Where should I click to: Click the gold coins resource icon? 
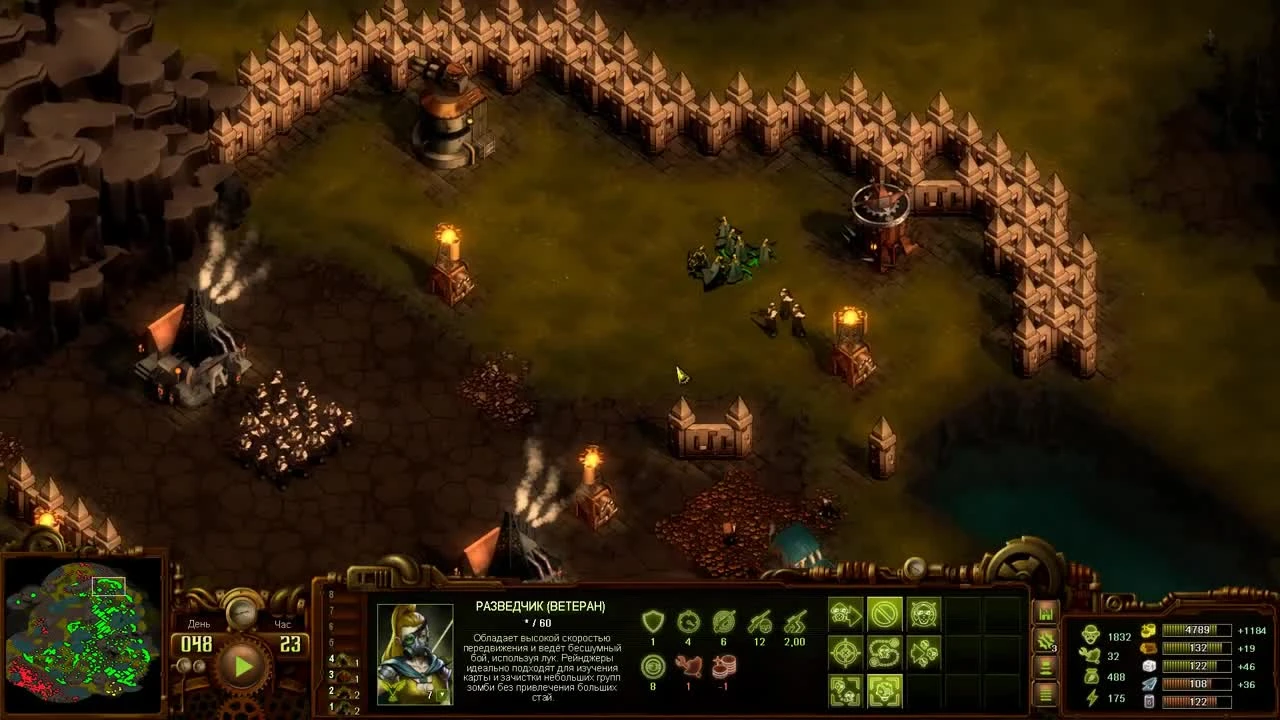click(1148, 630)
